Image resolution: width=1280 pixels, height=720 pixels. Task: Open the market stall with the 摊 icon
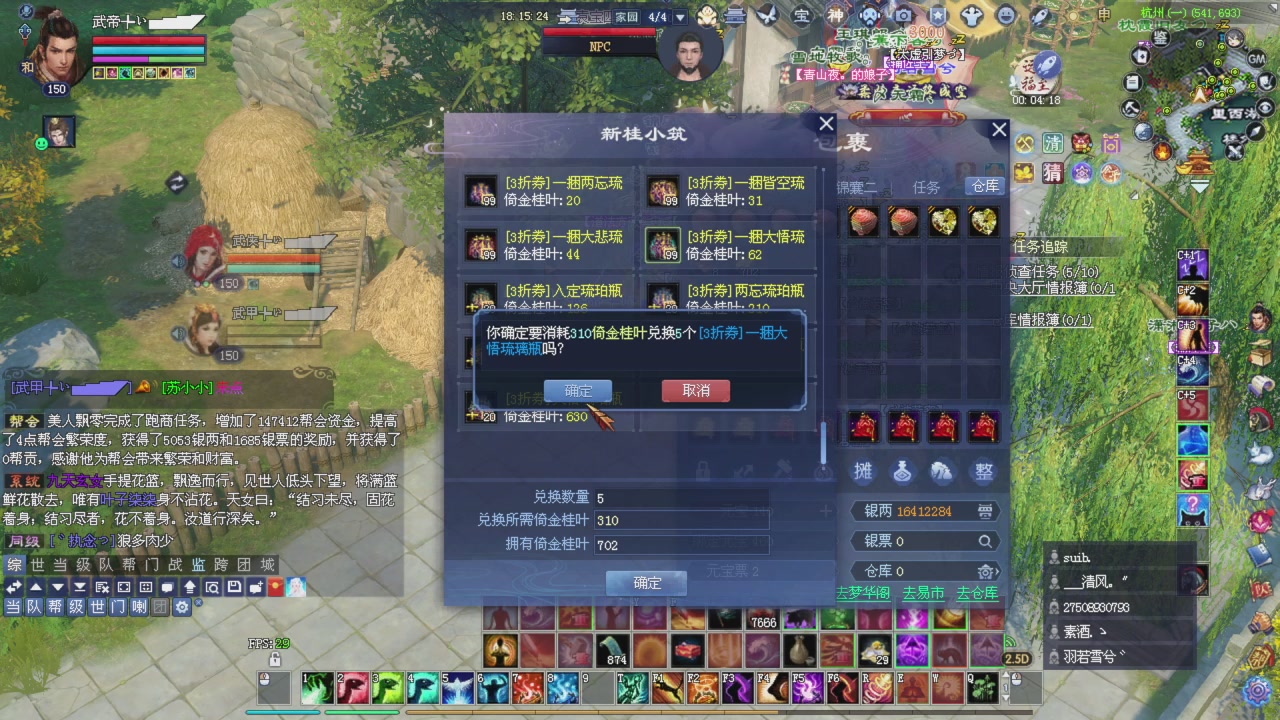pyautogui.click(x=863, y=471)
